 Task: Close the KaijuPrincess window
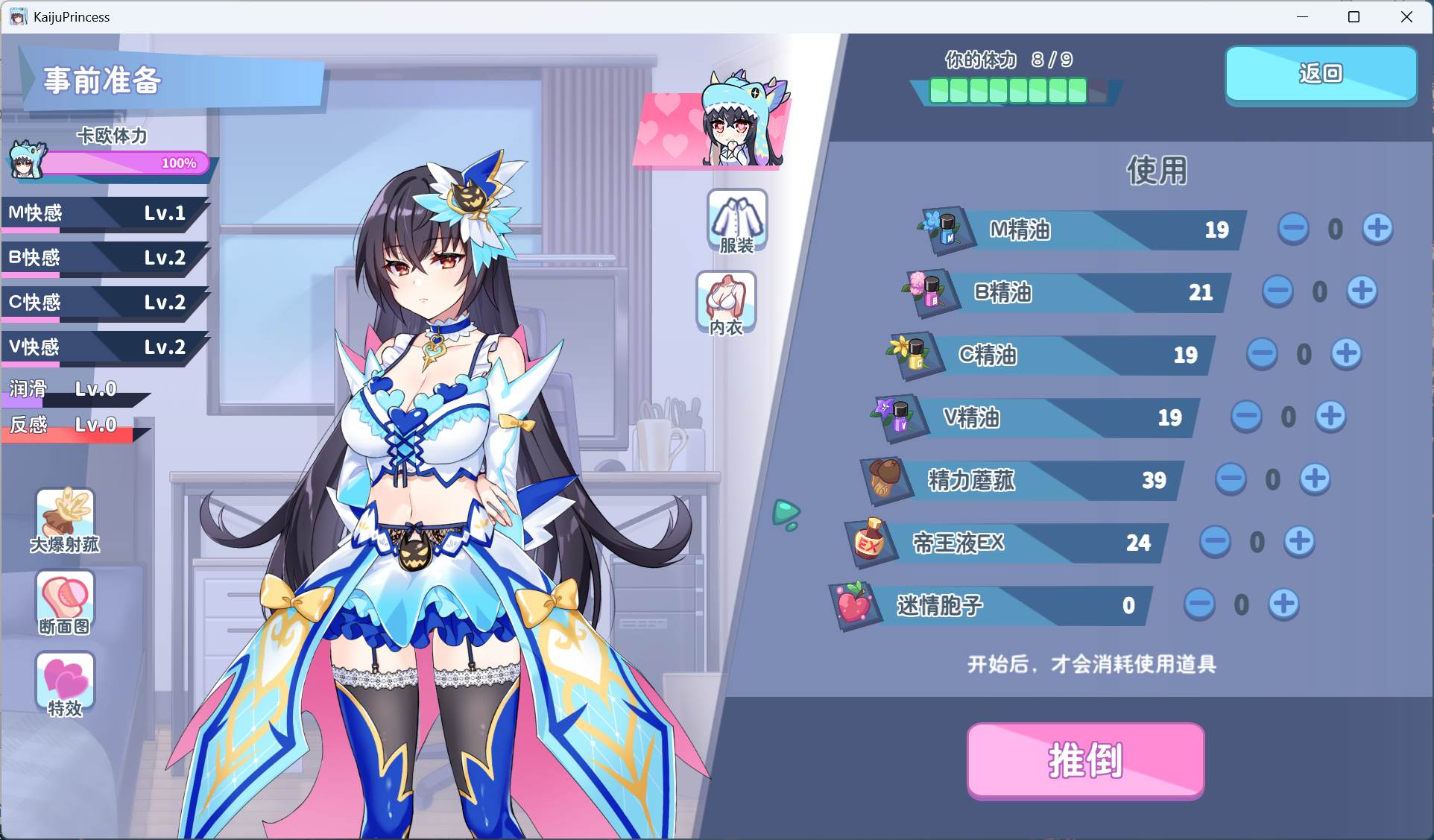(x=1406, y=16)
